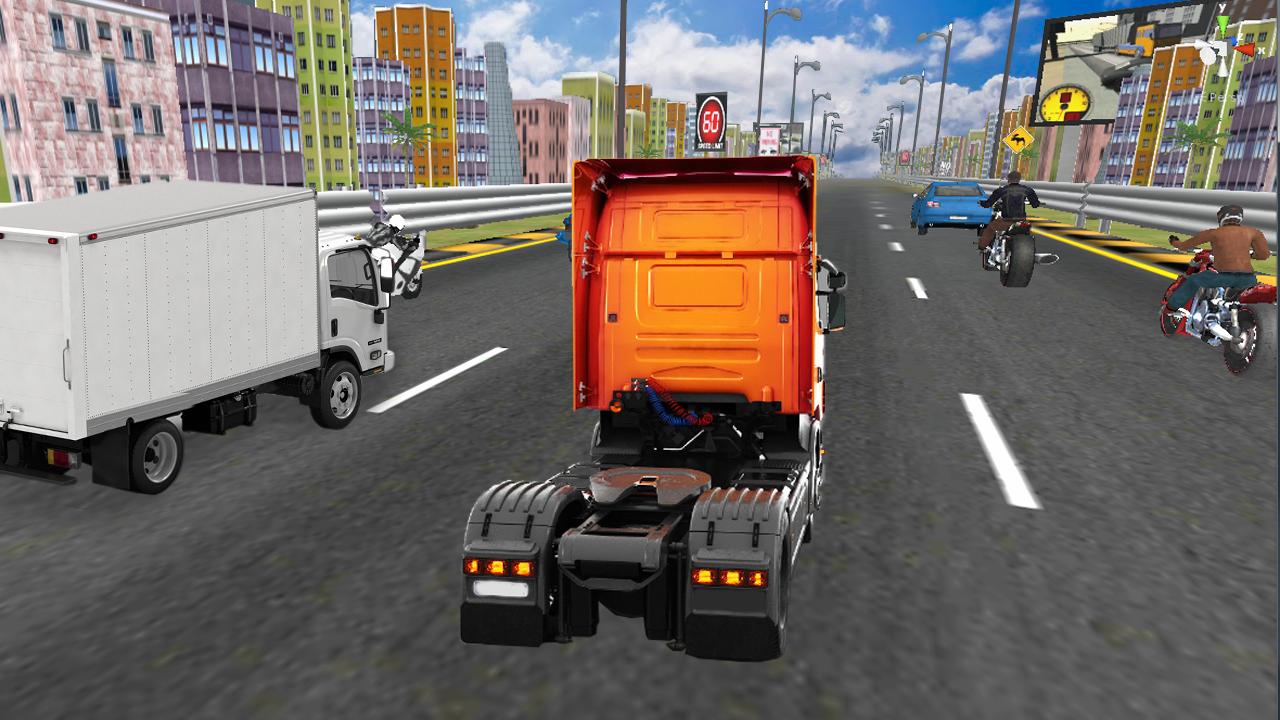Click the yellow speedometer gauge overlay
This screenshot has width=1280, height=720.
(x=1066, y=102)
